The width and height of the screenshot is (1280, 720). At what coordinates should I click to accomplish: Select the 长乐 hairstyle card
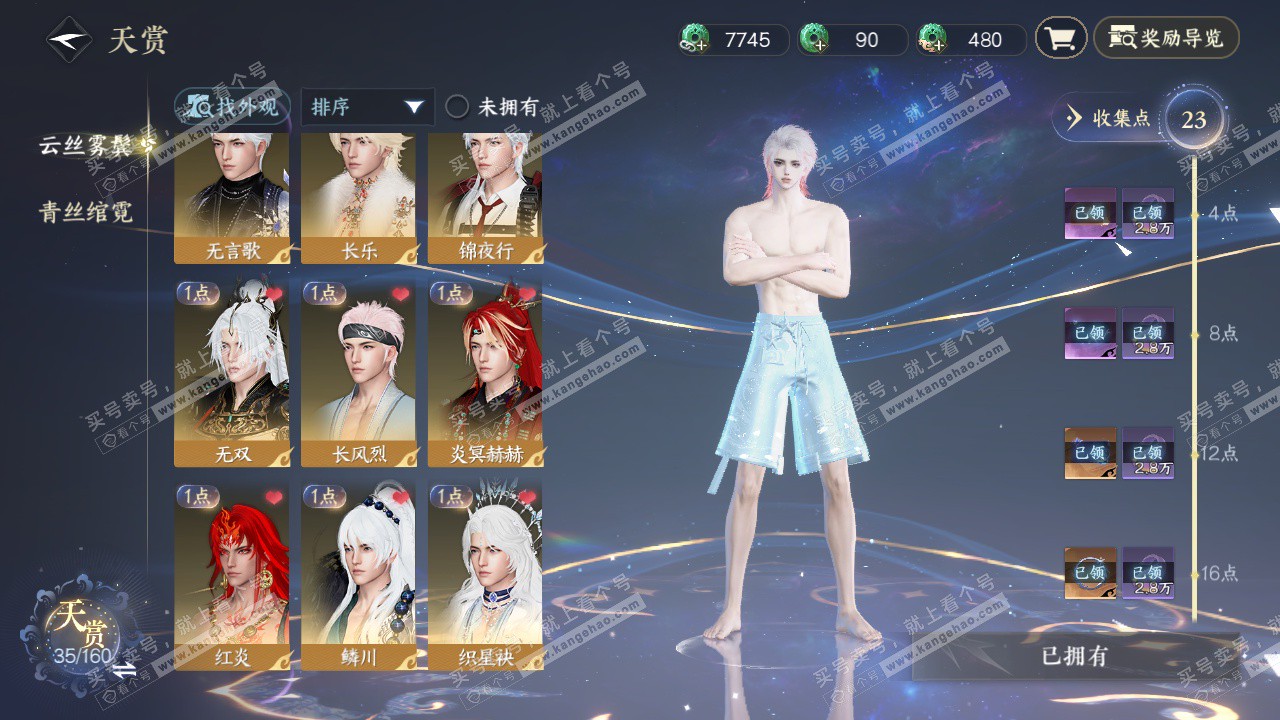pyautogui.click(x=359, y=198)
